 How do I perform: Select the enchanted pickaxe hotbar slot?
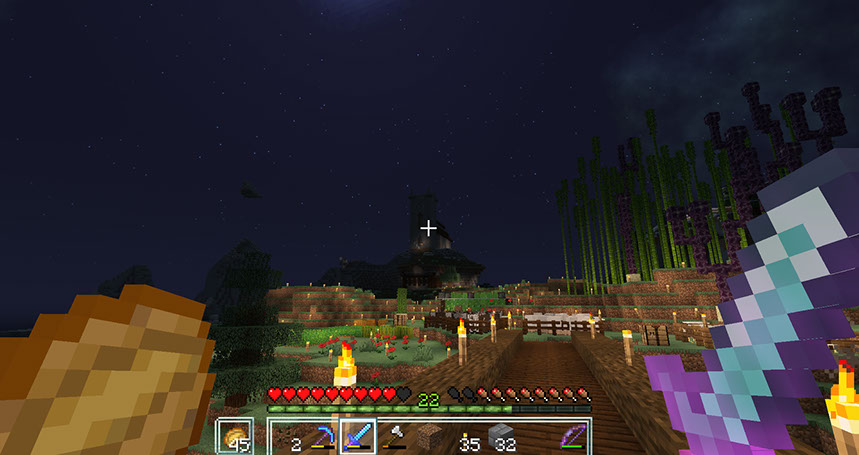tap(322, 436)
